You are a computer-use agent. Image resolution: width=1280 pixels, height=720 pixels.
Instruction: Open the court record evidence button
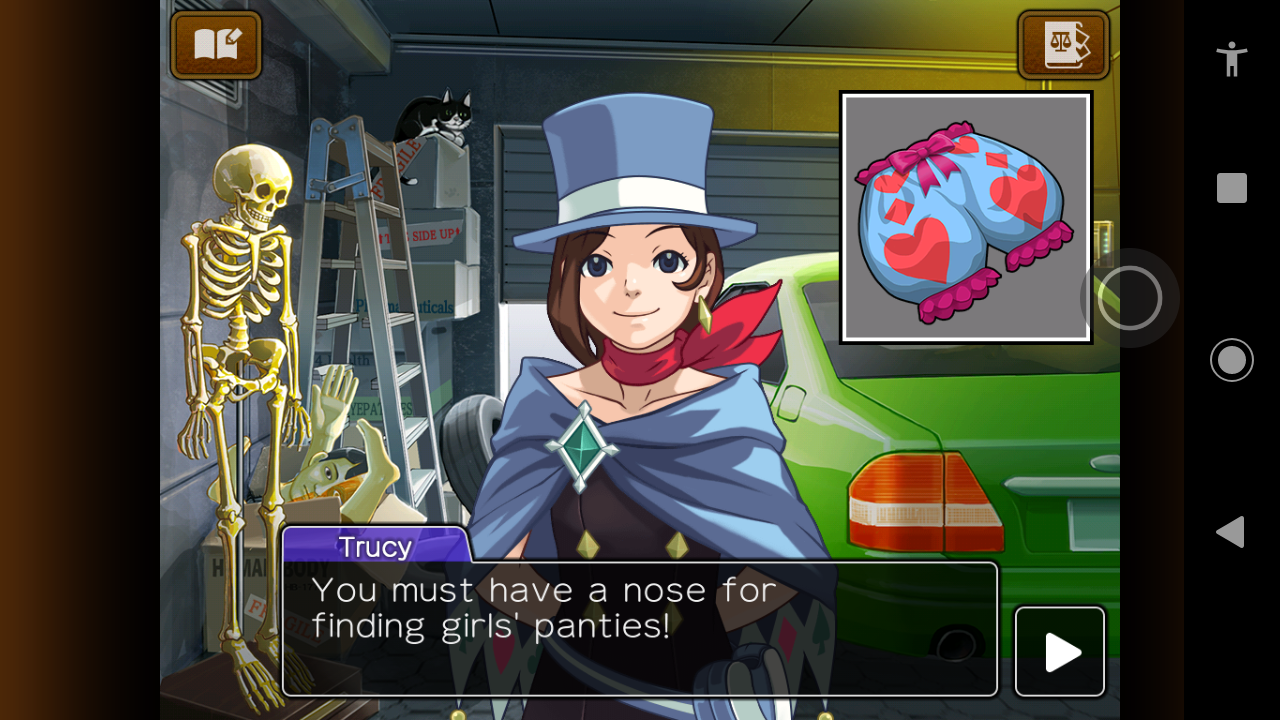pos(1064,45)
